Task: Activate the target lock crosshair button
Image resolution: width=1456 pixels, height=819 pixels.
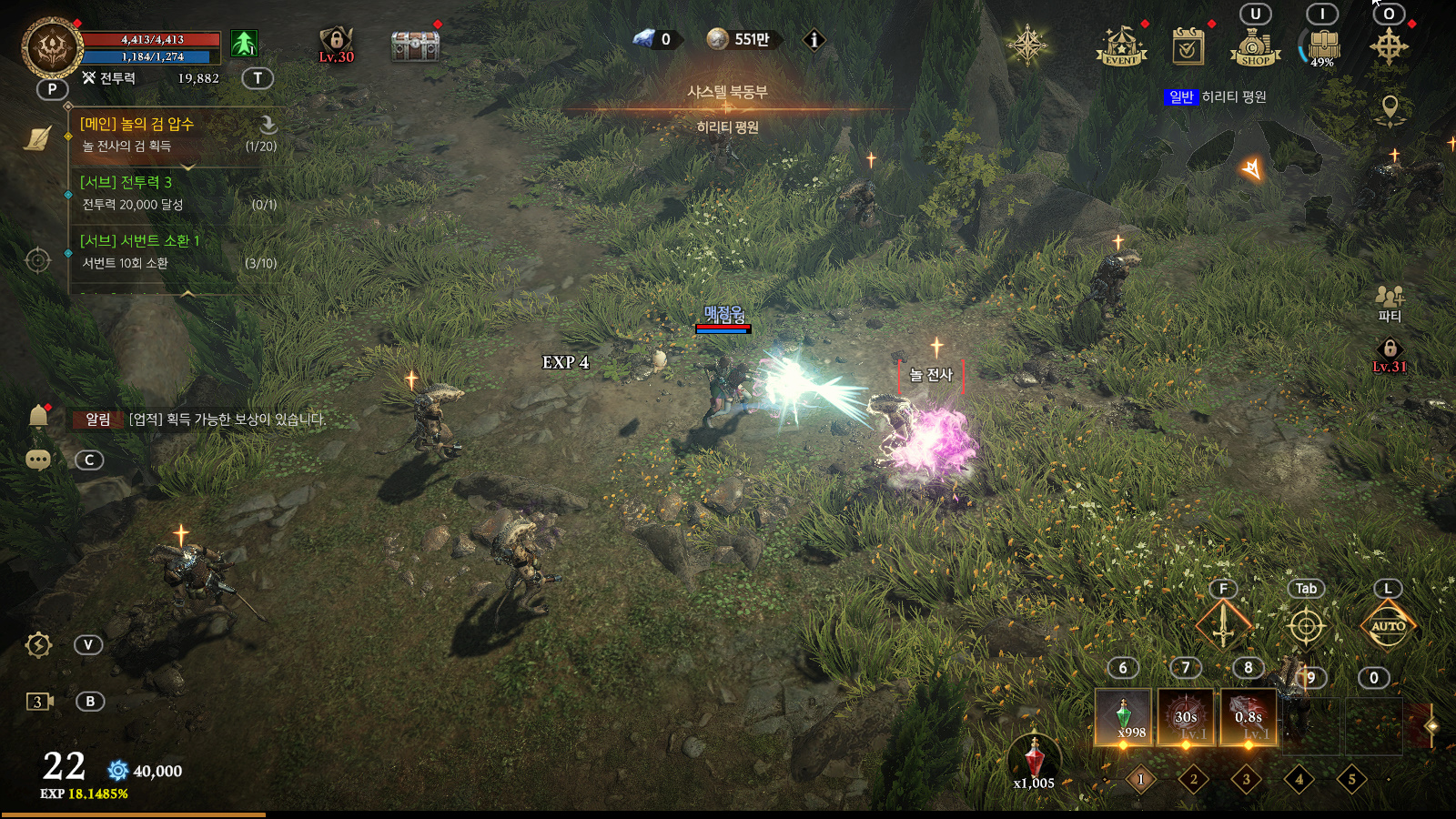Action: pos(1306,626)
